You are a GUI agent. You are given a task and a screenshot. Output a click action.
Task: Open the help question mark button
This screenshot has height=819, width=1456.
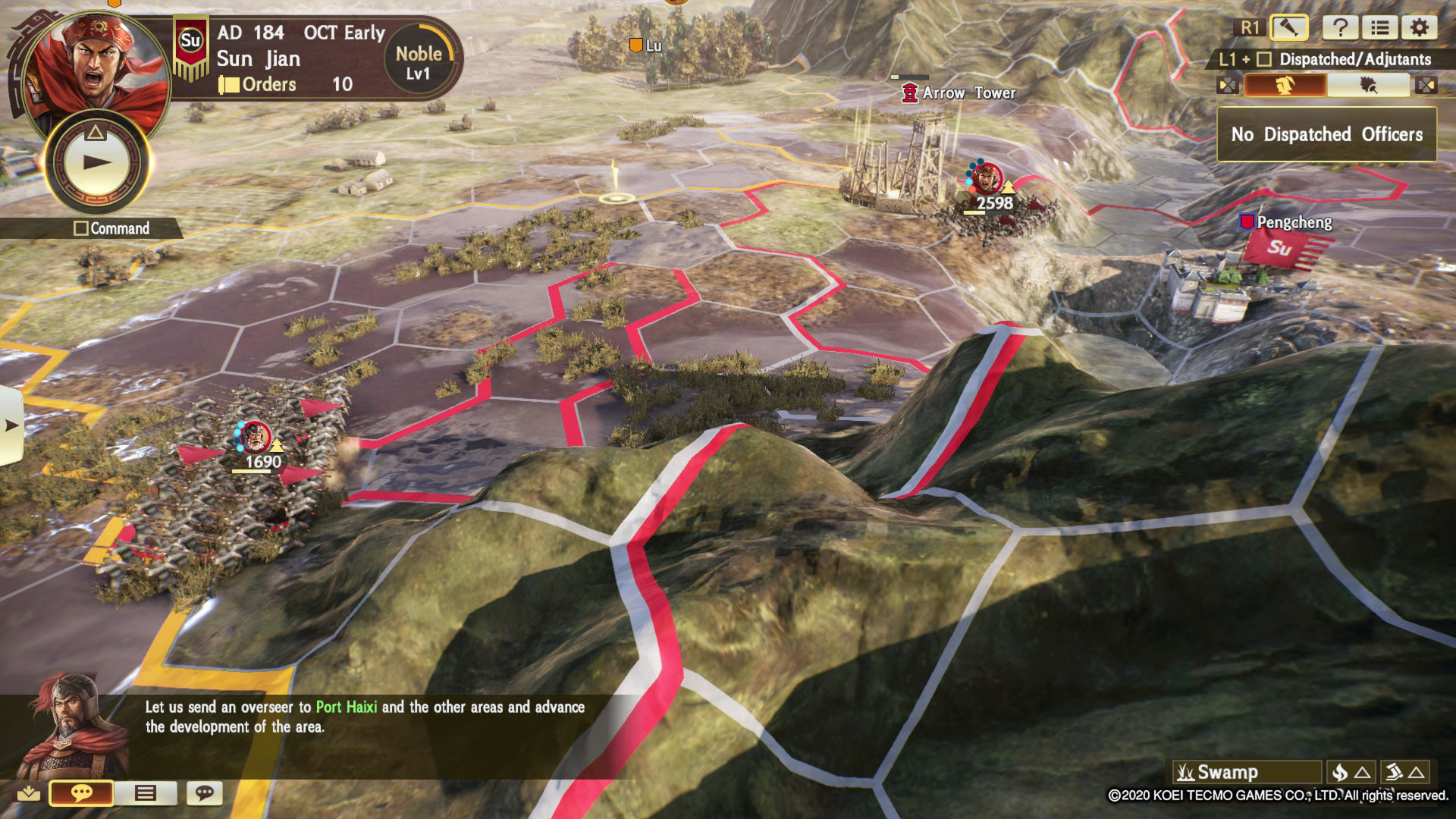1340,28
